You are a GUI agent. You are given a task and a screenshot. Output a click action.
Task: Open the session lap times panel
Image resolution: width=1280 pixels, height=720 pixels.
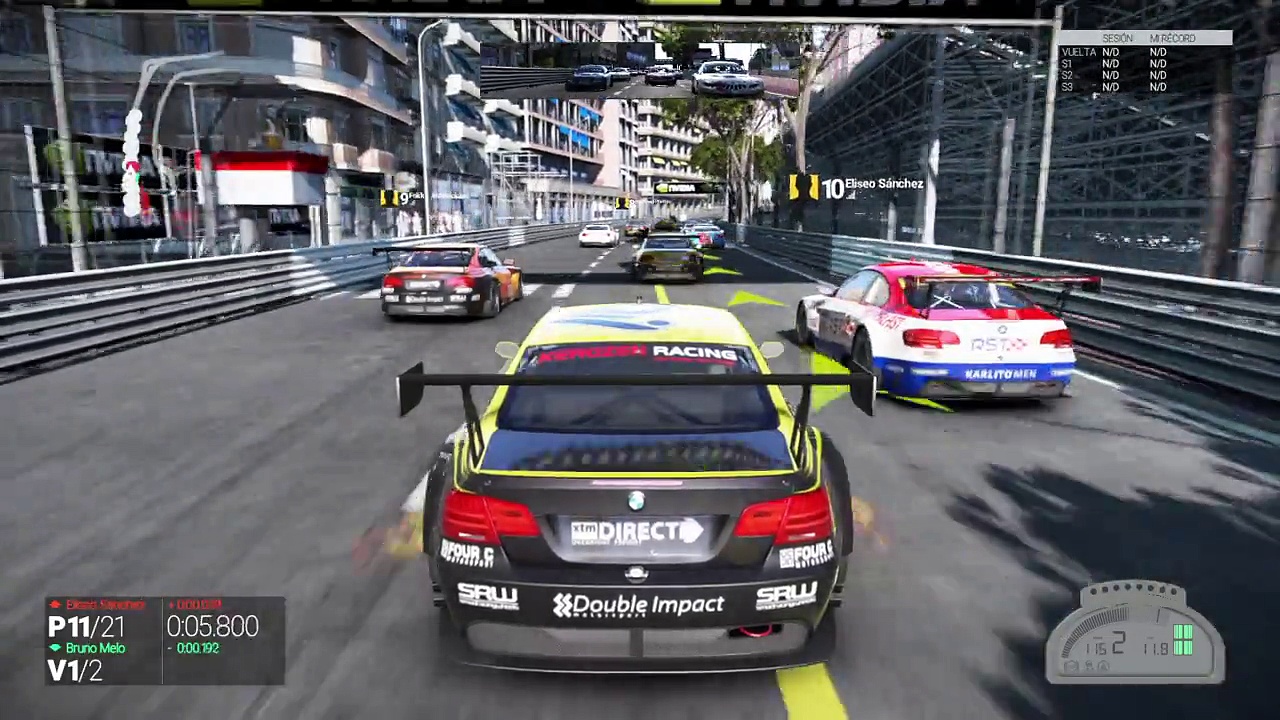[1144, 63]
